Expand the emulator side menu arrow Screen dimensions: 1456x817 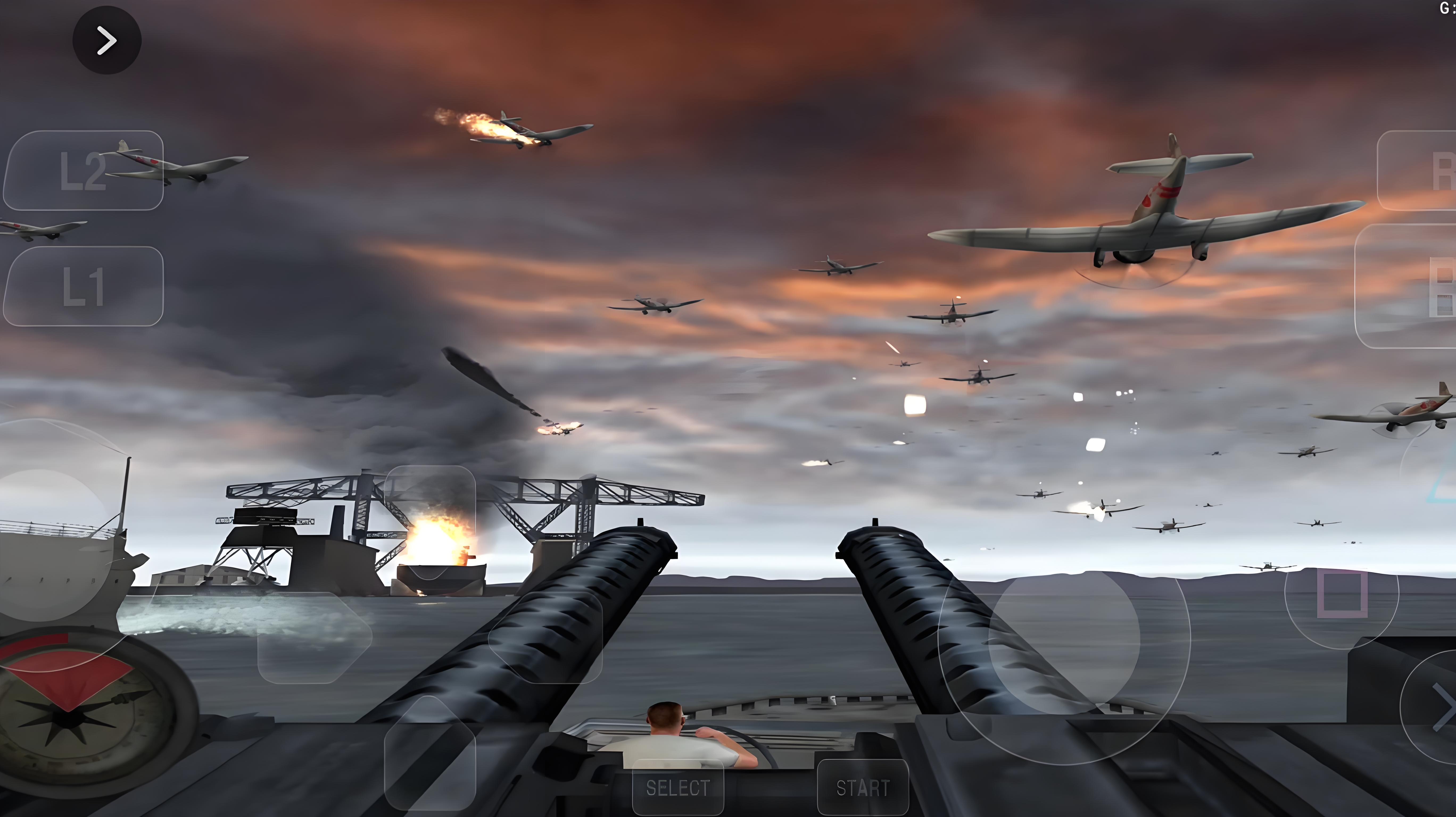coord(107,40)
